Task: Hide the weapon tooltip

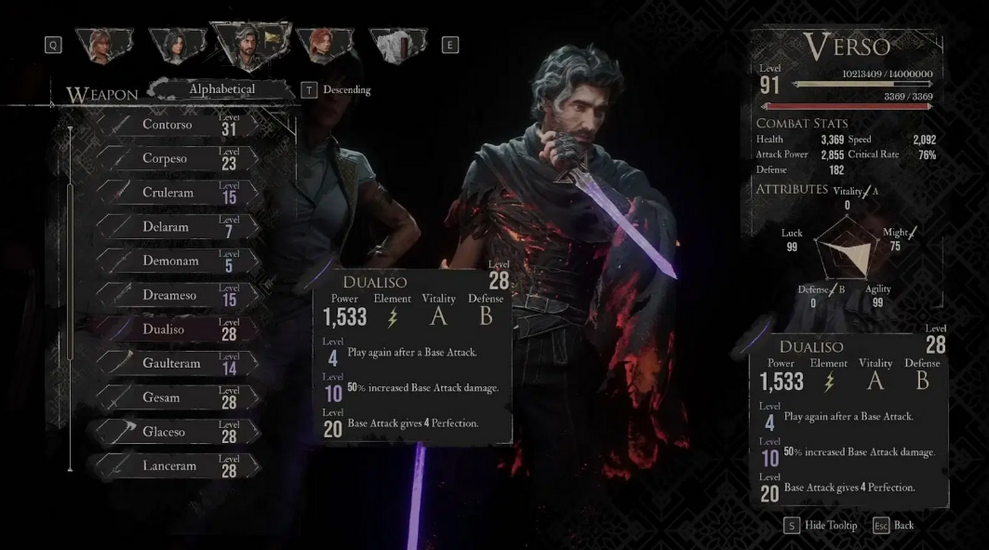Action: point(819,526)
